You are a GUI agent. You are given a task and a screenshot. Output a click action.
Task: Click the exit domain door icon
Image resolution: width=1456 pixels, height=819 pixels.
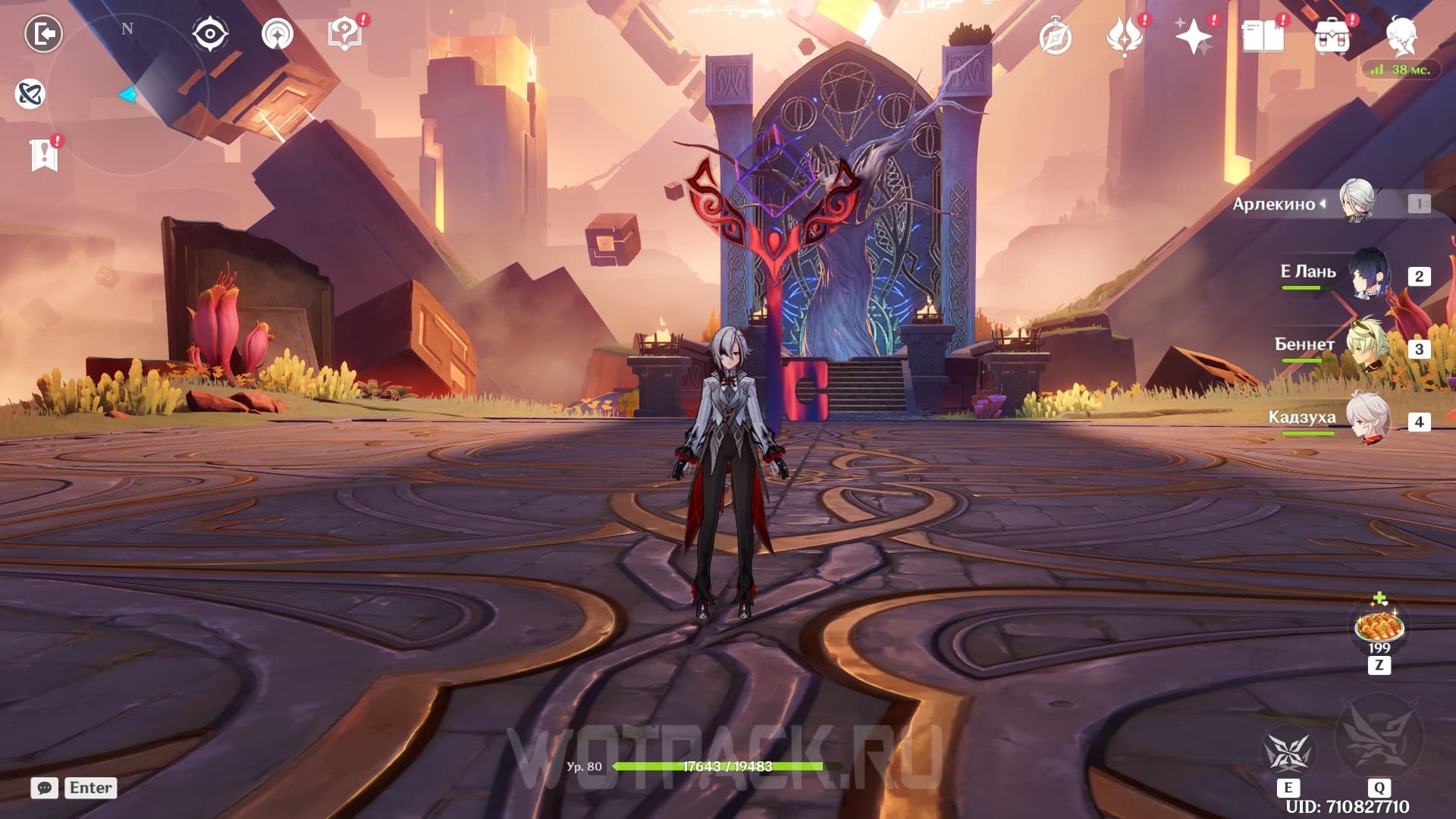point(43,34)
